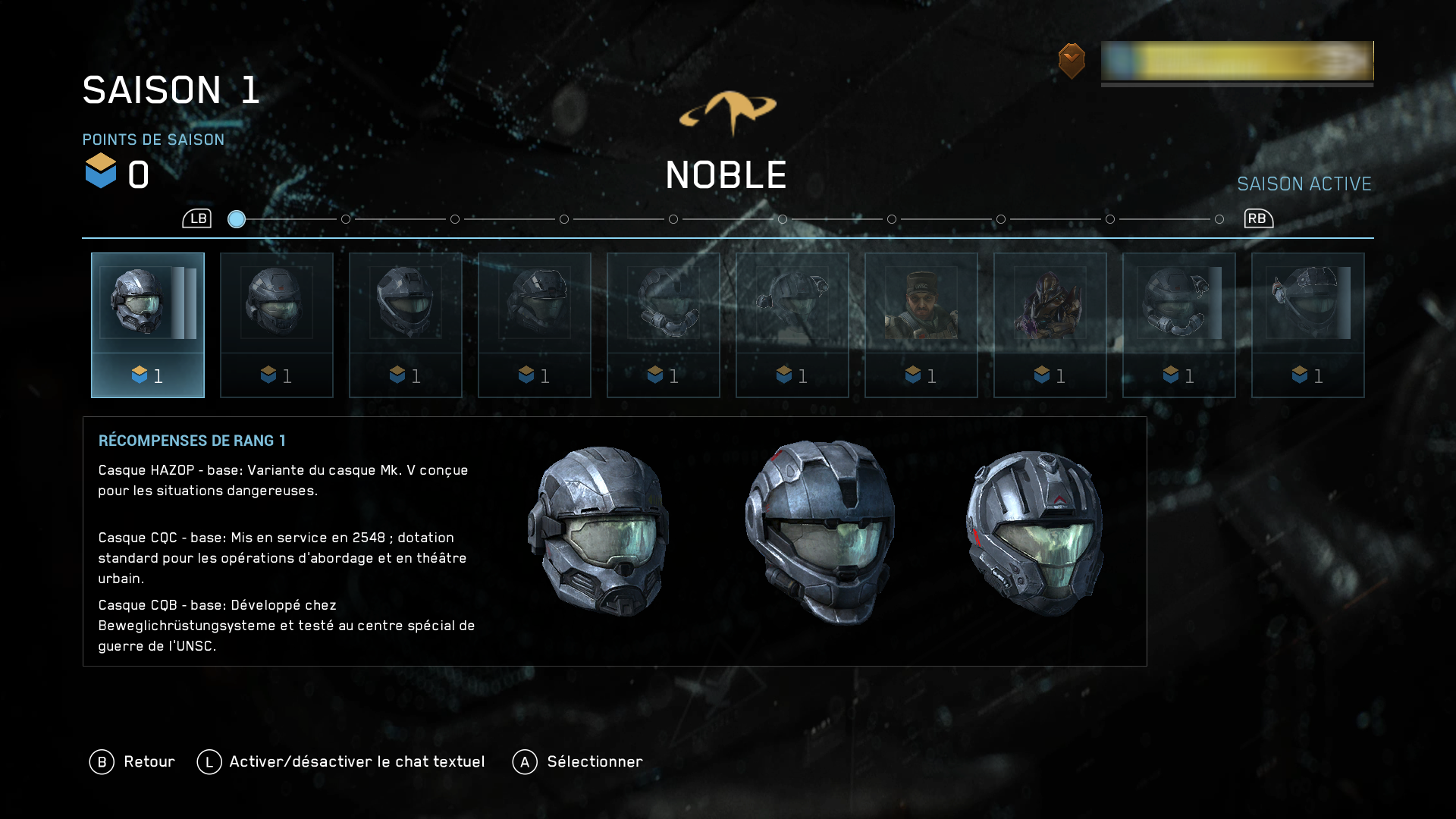Select the helmet tile with breathing tube only
This screenshot has width=1456, height=819.
[664, 325]
